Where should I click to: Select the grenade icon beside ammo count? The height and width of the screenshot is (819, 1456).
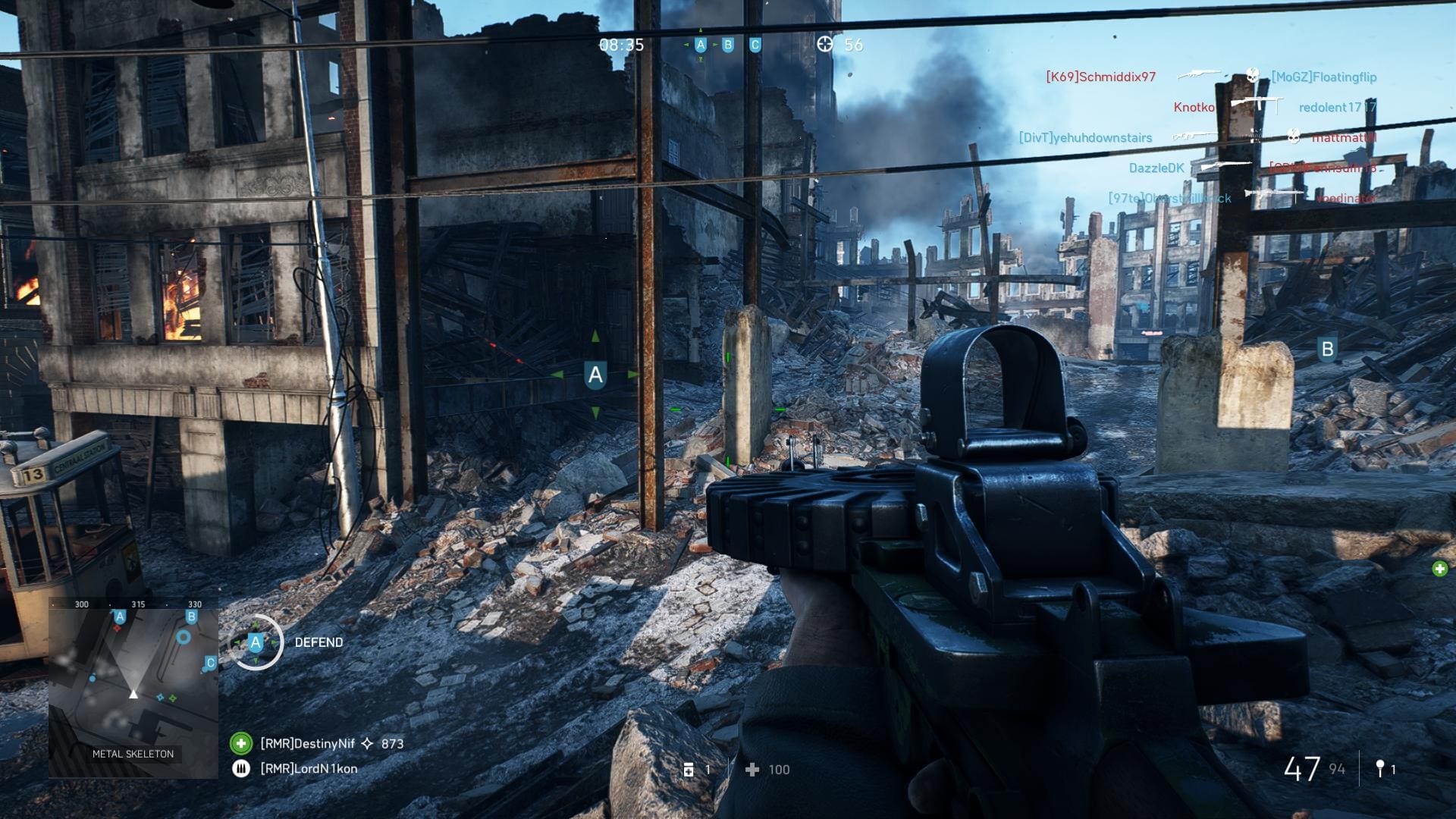point(1380,769)
